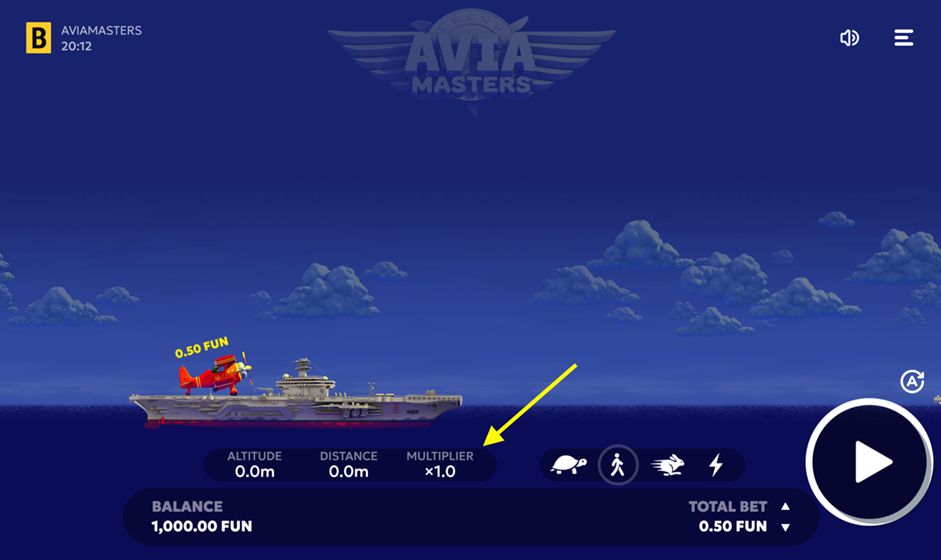Decrease total bet with down arrow
The width and height of the screenshot is (941, 560).
(785, 527)
